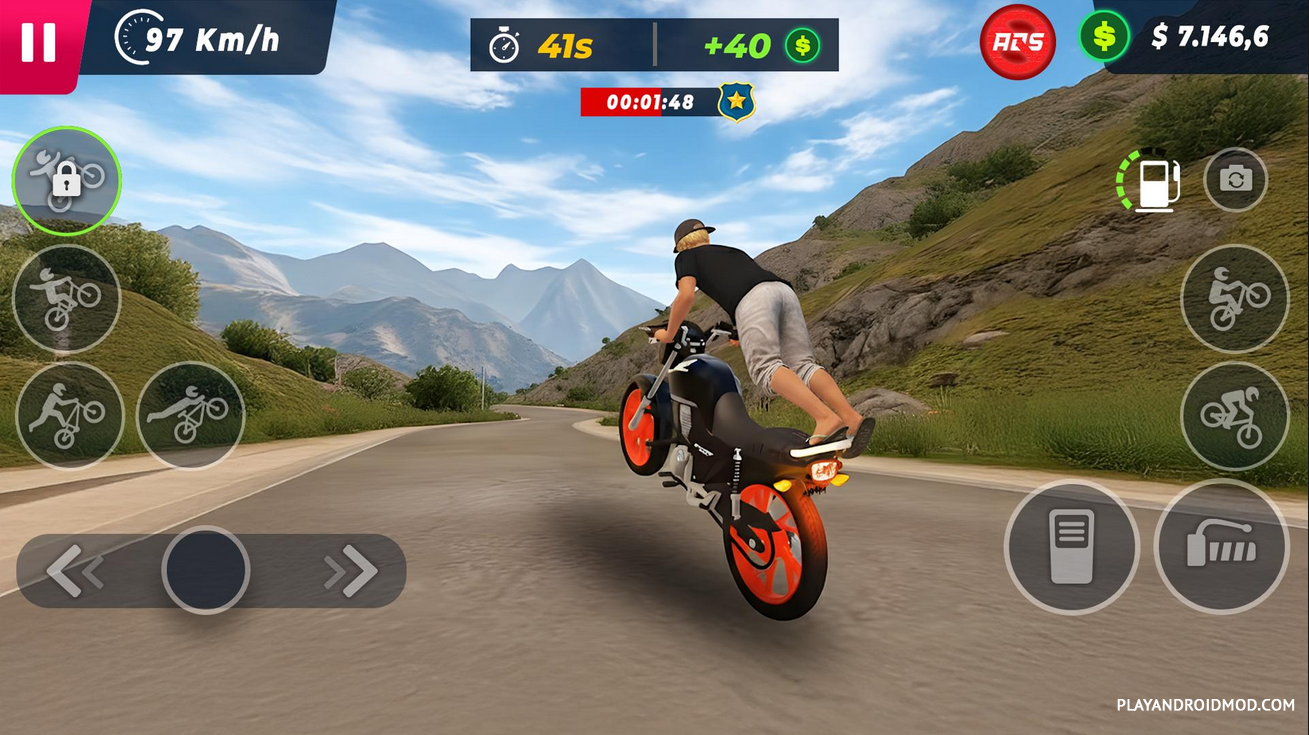The image size is (1309, 735).
Task: Activate the front-wheel stoppie stunt
Action: pos(1234,415)
